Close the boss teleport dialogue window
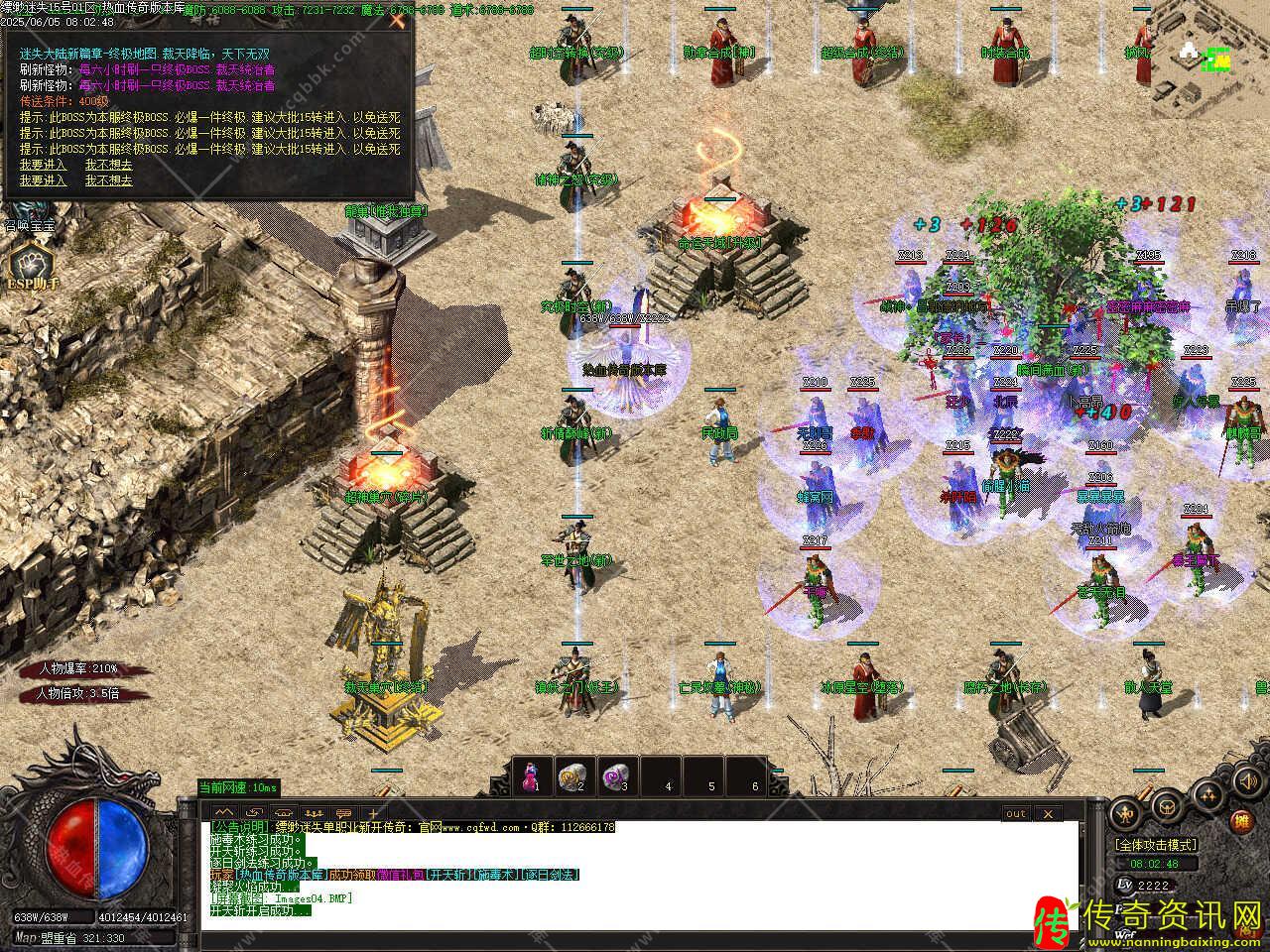The image size is (1270, 952). click(397, 20)
